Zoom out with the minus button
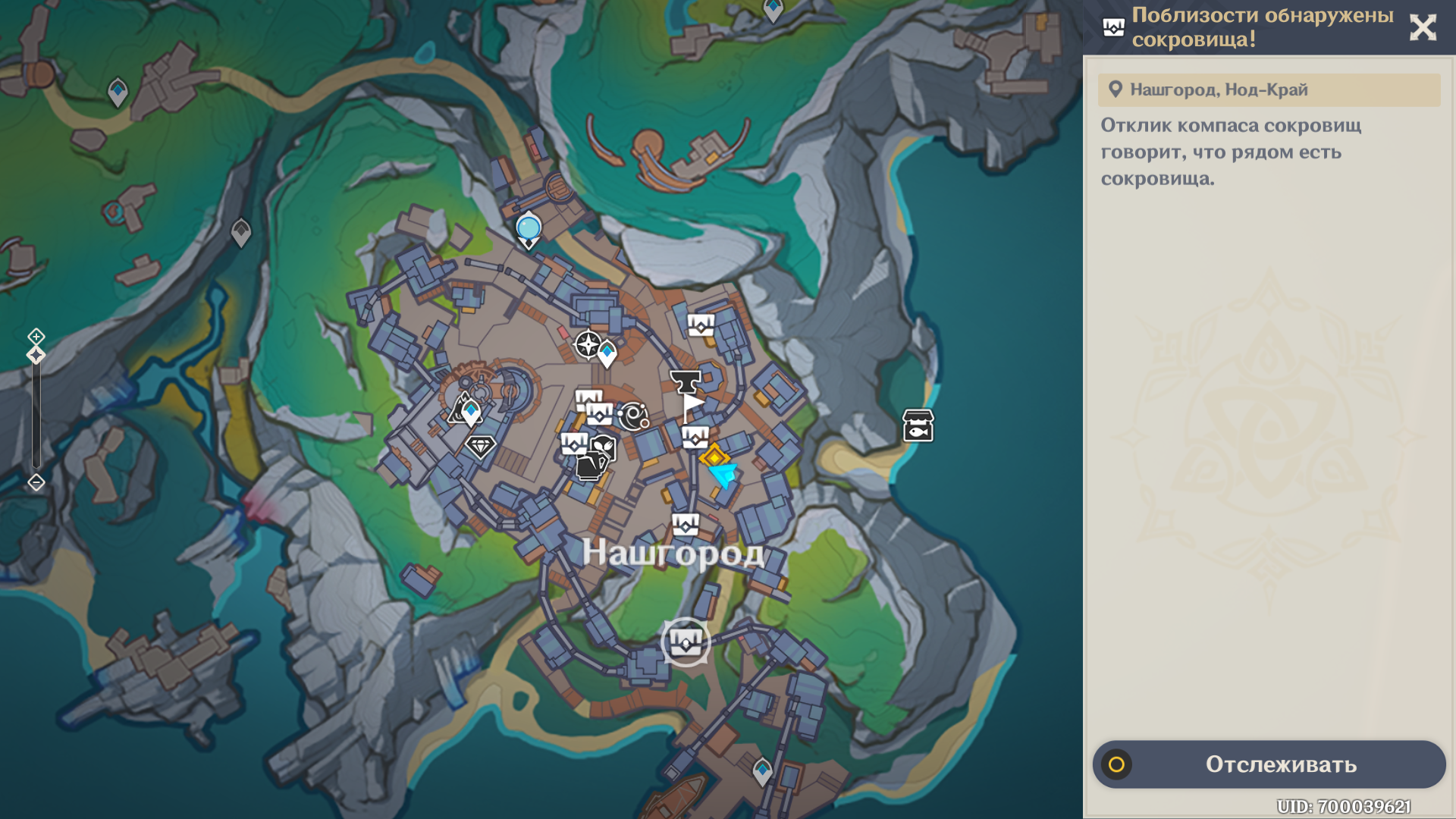Viewport: 1456px width, 819px height. coord(36,482)
